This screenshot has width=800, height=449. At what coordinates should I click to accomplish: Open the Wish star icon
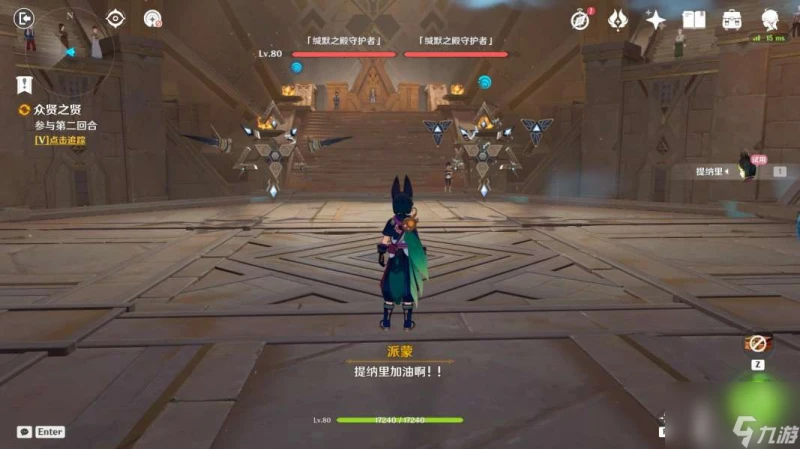(656, 19)
